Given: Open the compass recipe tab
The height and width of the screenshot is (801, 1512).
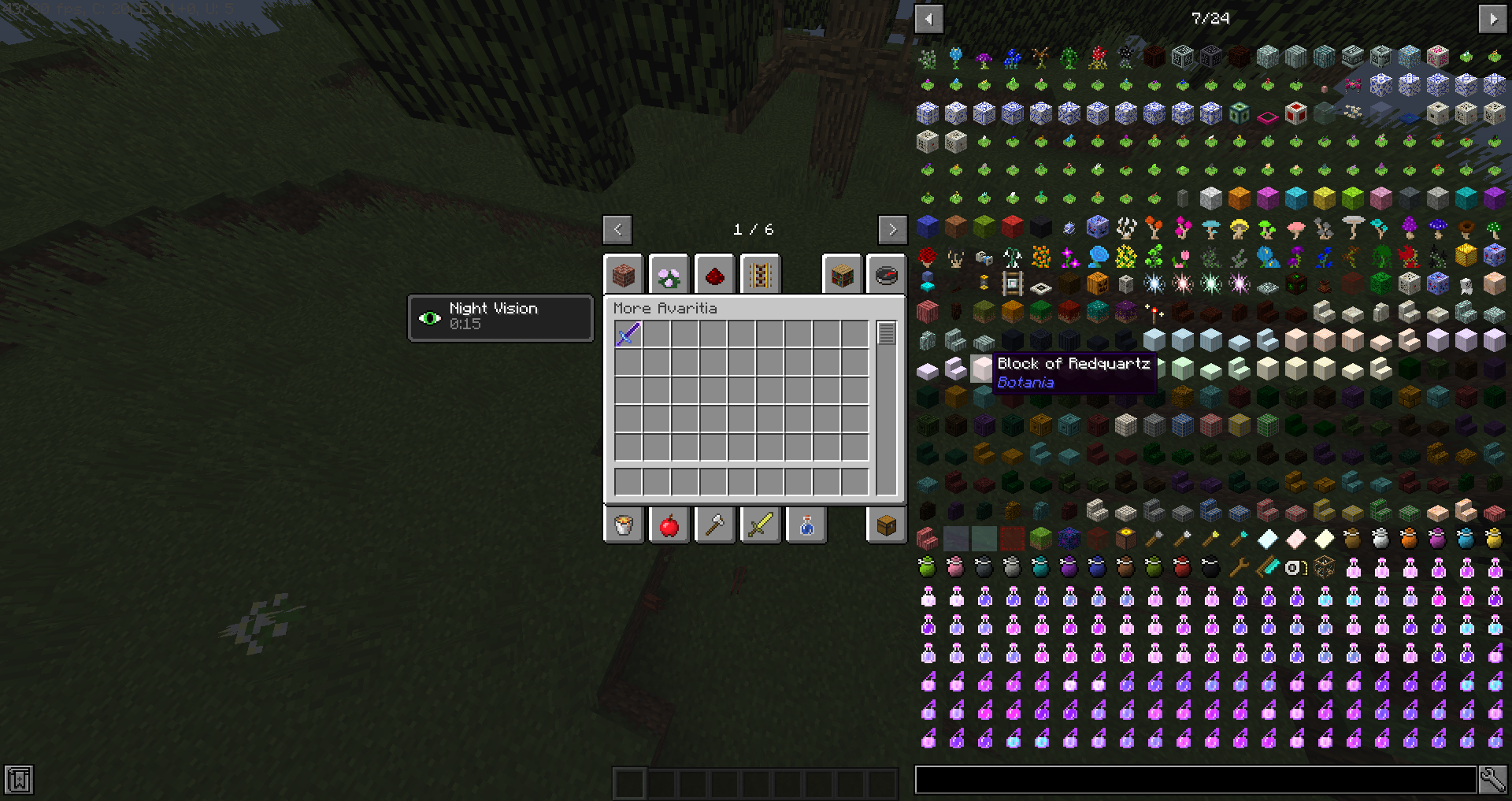Looking at the screenshot, I should (x=886, y=274).
